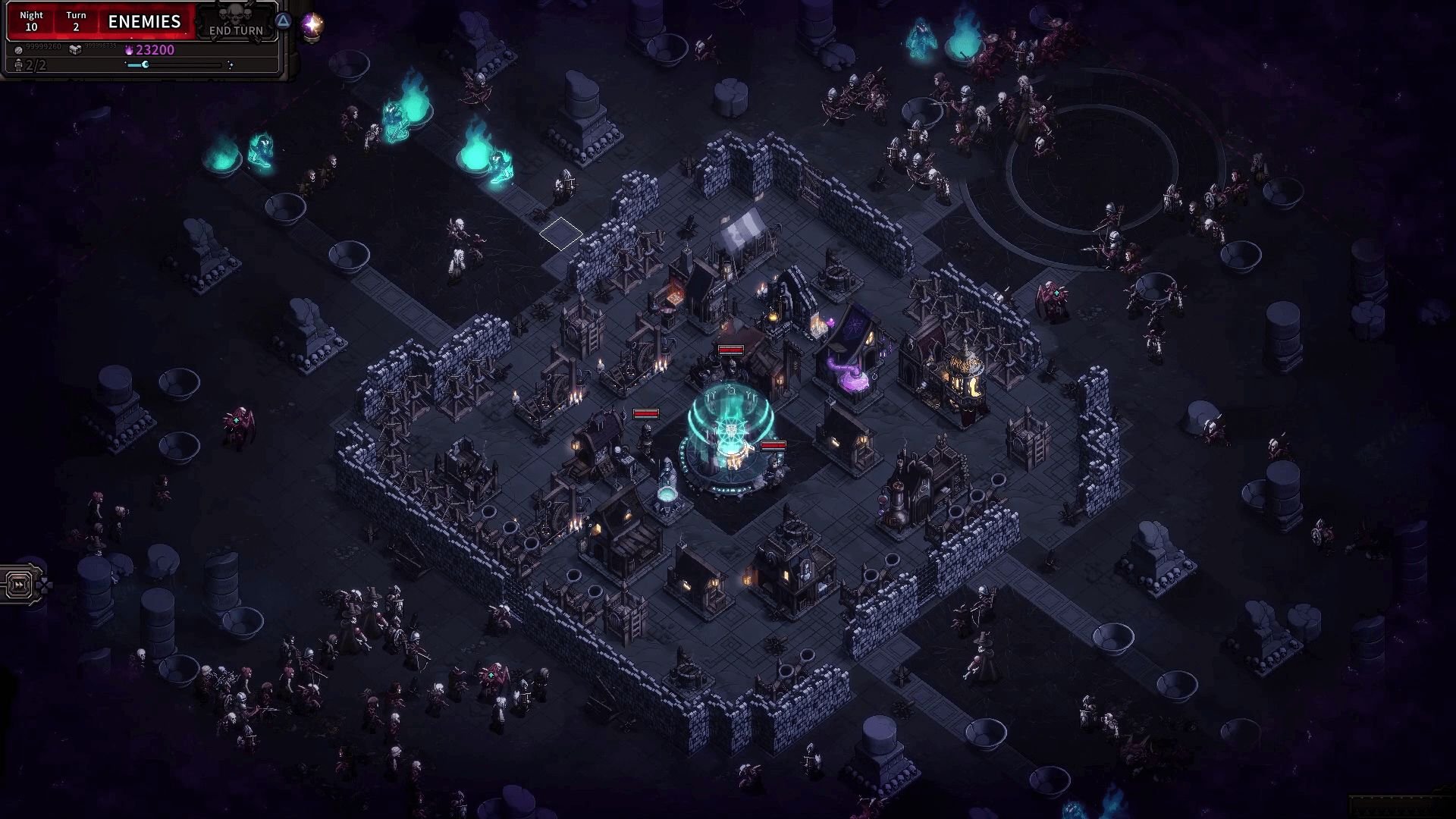Select the Turn 2 counter
The height and width of the screenshot is (819, 1456).
[76, 20]
